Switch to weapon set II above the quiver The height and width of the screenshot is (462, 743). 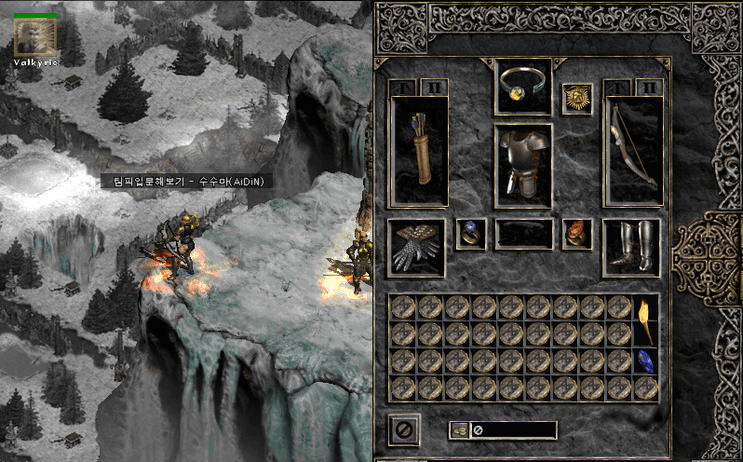coord(434,88)
